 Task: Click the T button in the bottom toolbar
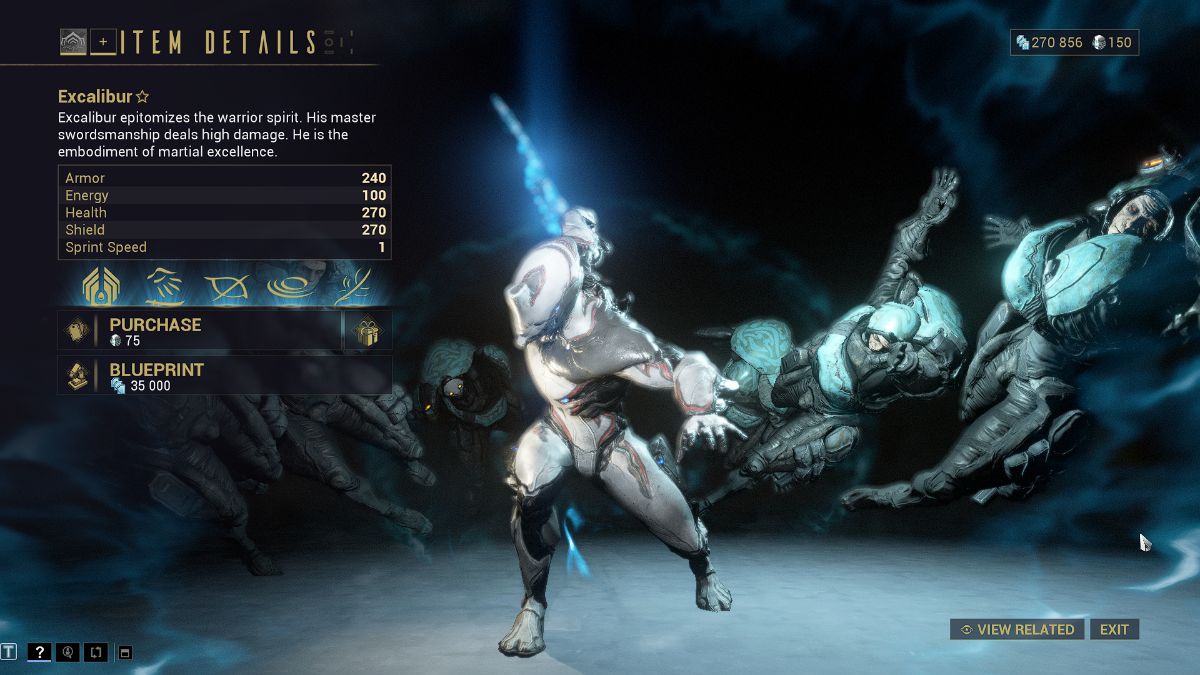[x=10, y=652]
